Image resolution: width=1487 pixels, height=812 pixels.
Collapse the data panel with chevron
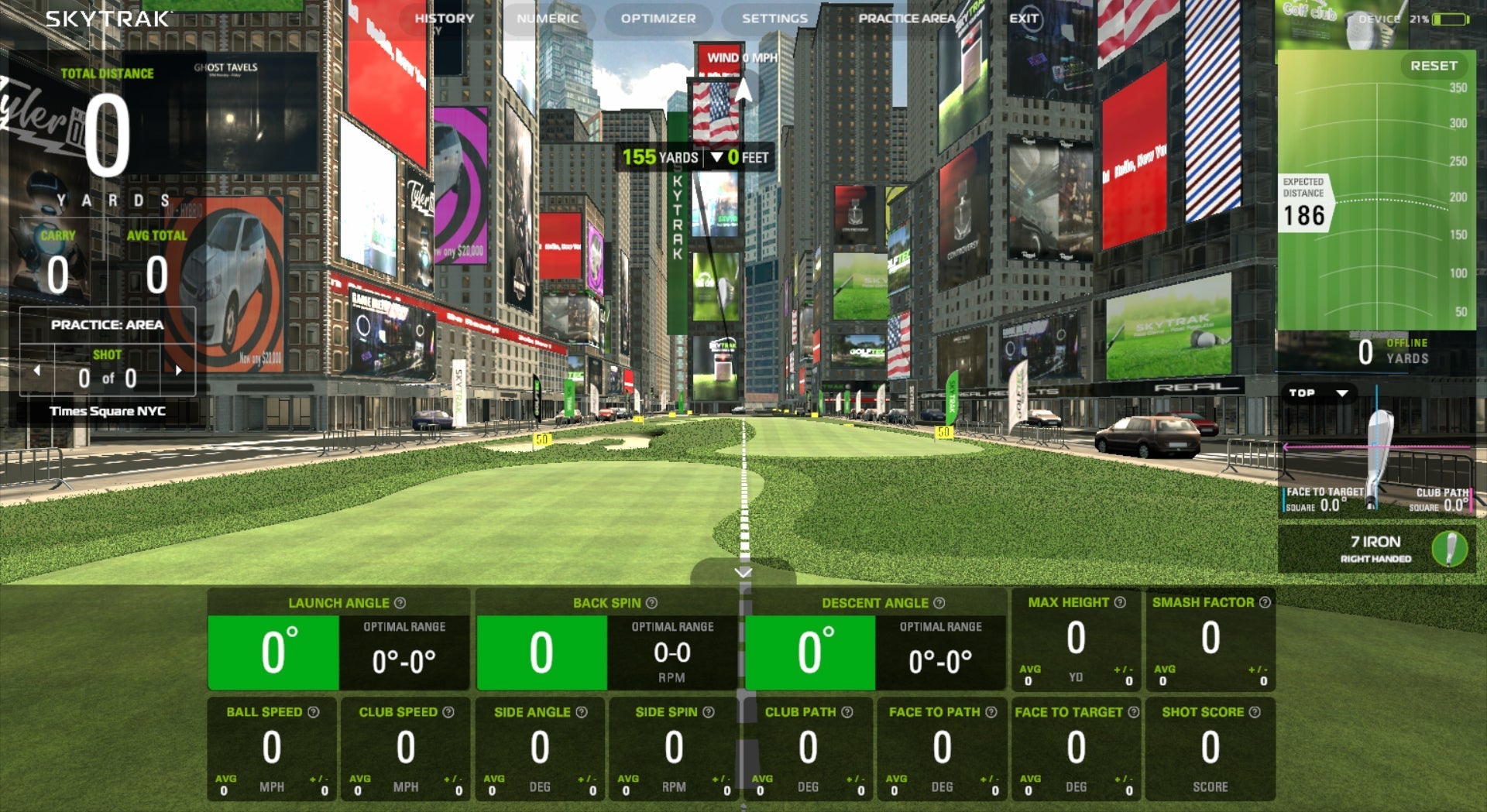743,573
